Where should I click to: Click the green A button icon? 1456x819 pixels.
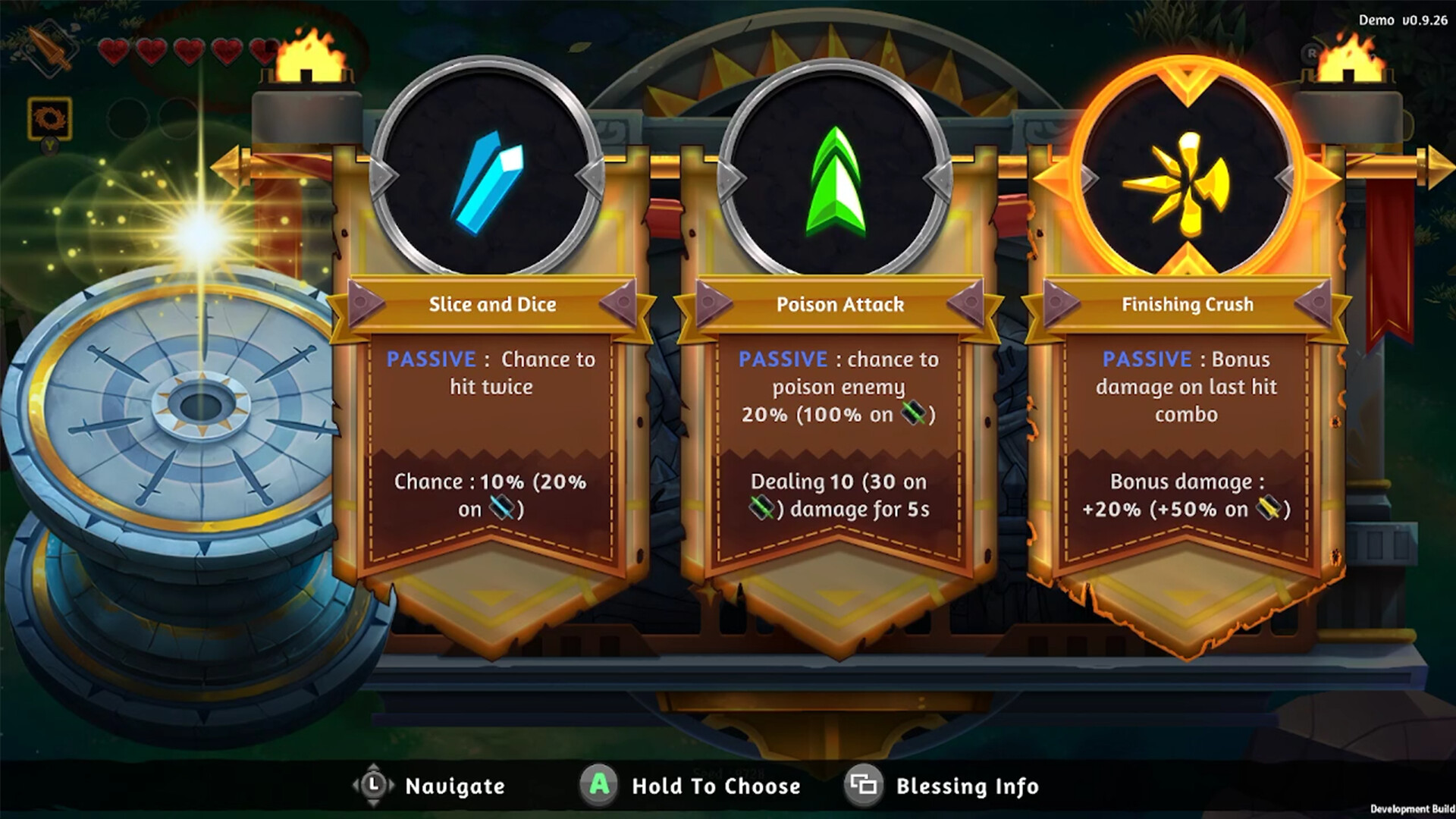(x=598, y=786)
